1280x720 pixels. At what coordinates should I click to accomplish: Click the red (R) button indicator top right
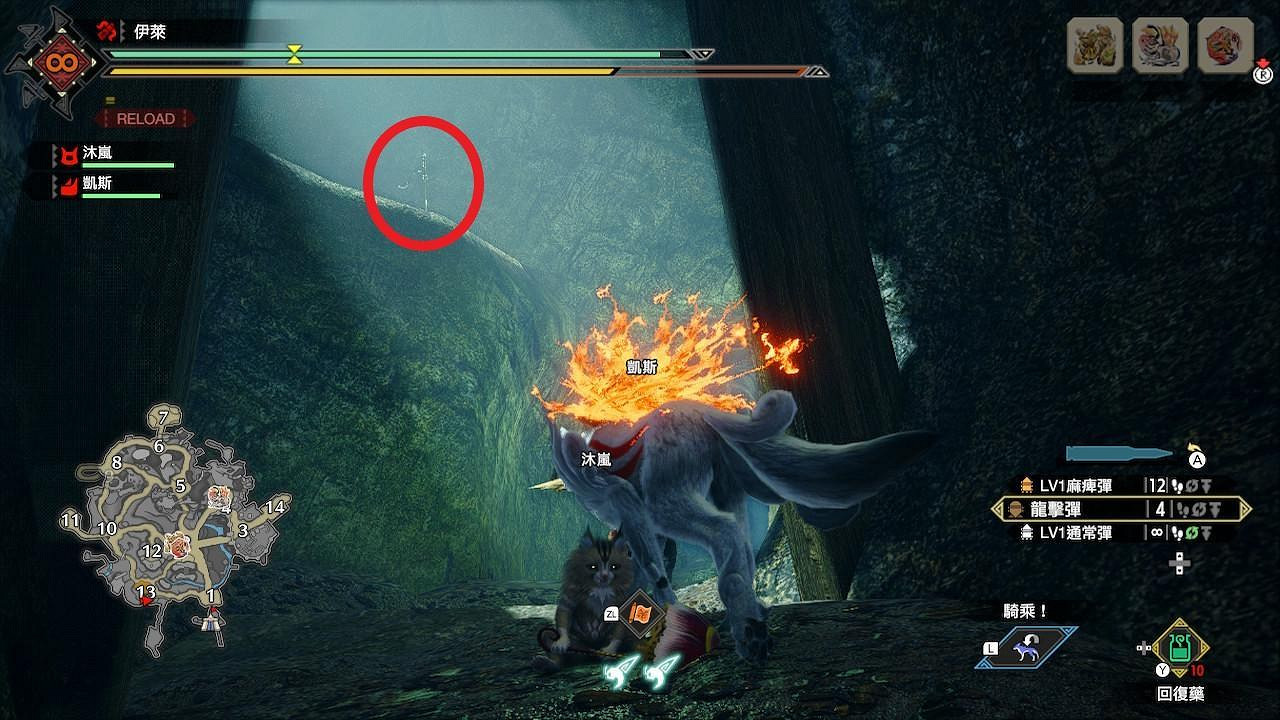coord(1262,74)
